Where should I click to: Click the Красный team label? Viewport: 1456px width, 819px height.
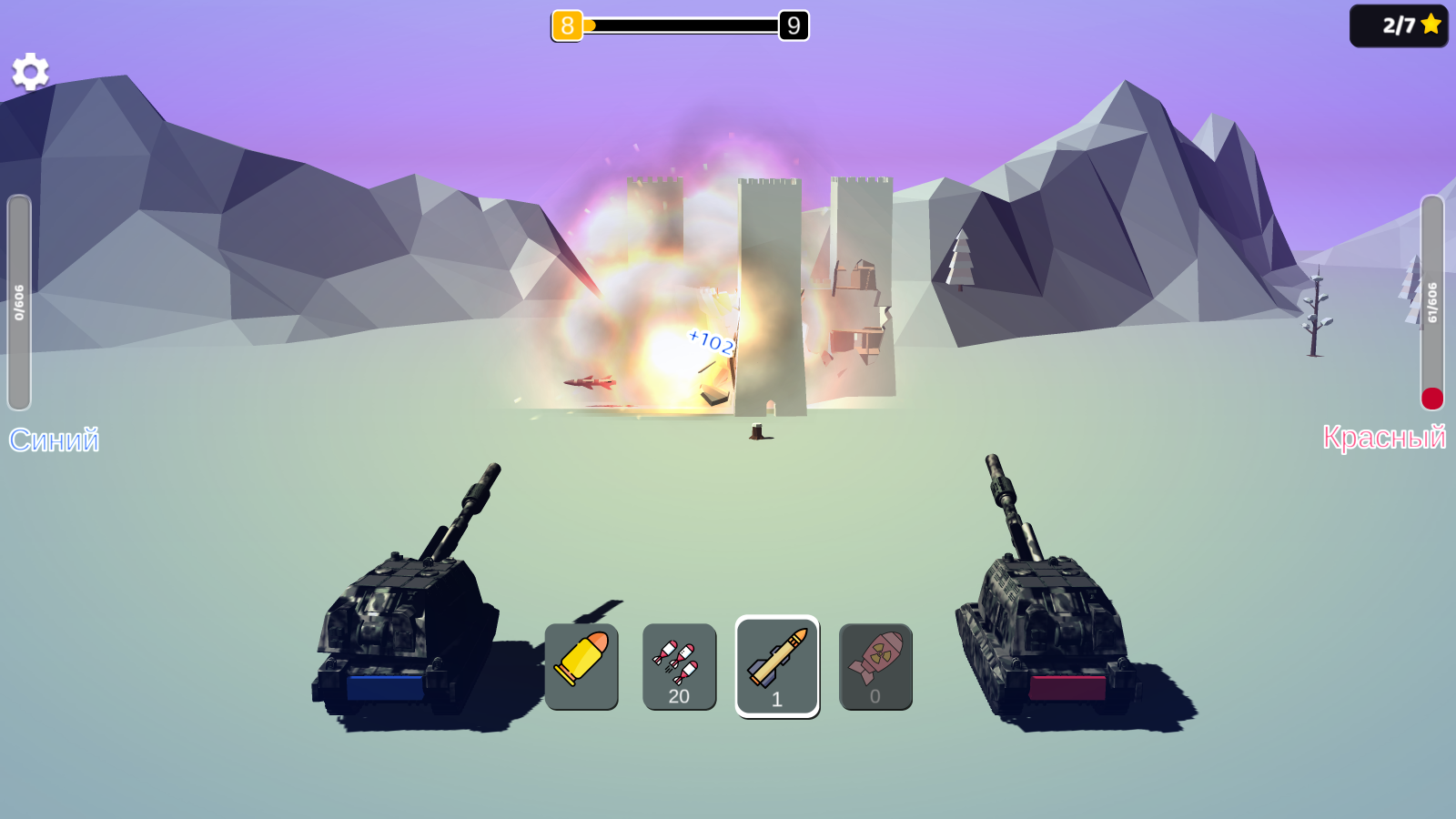point(1386,440)
